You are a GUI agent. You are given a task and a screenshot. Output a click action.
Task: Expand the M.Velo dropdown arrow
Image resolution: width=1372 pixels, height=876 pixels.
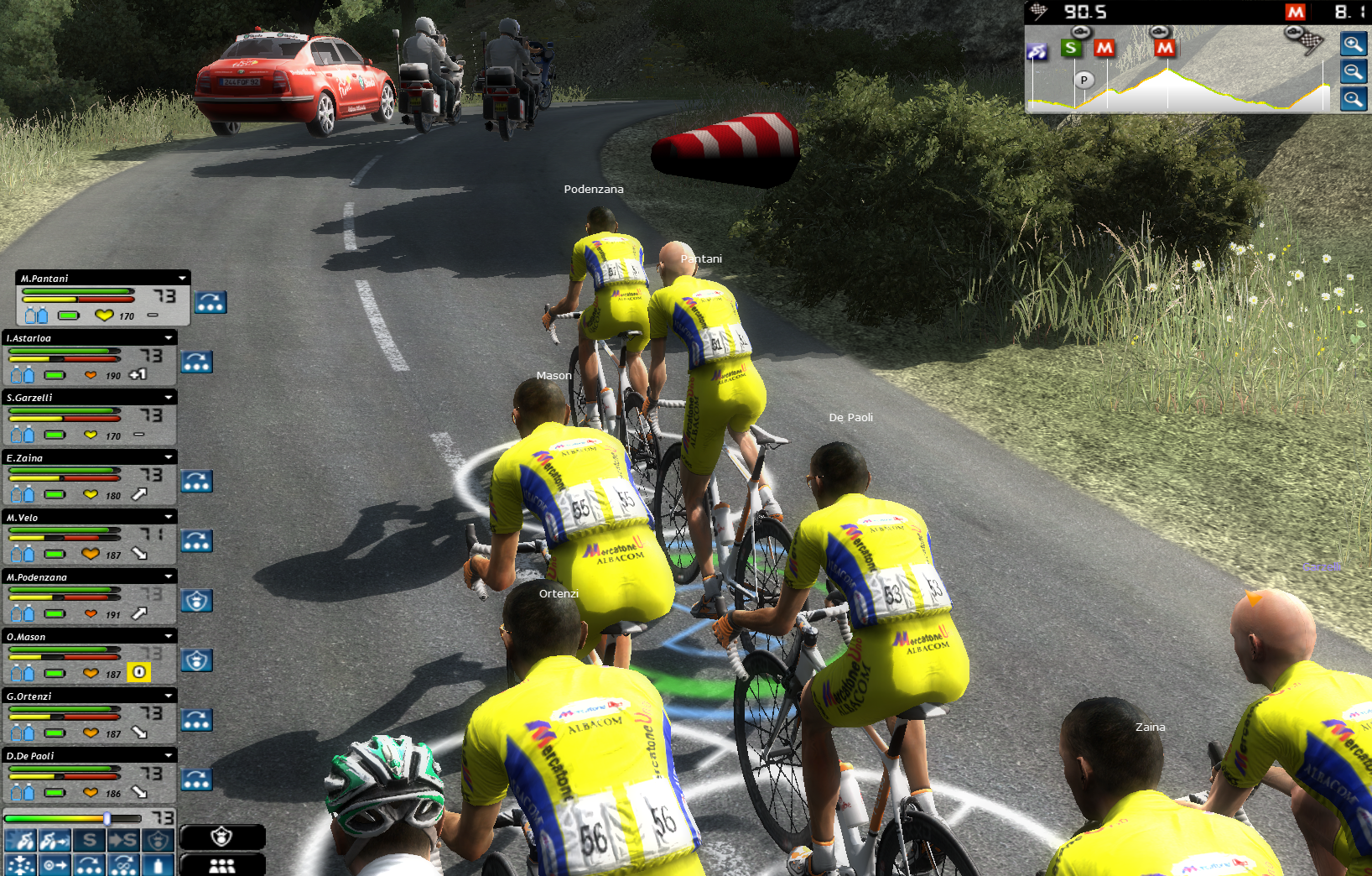click(169, 518)
